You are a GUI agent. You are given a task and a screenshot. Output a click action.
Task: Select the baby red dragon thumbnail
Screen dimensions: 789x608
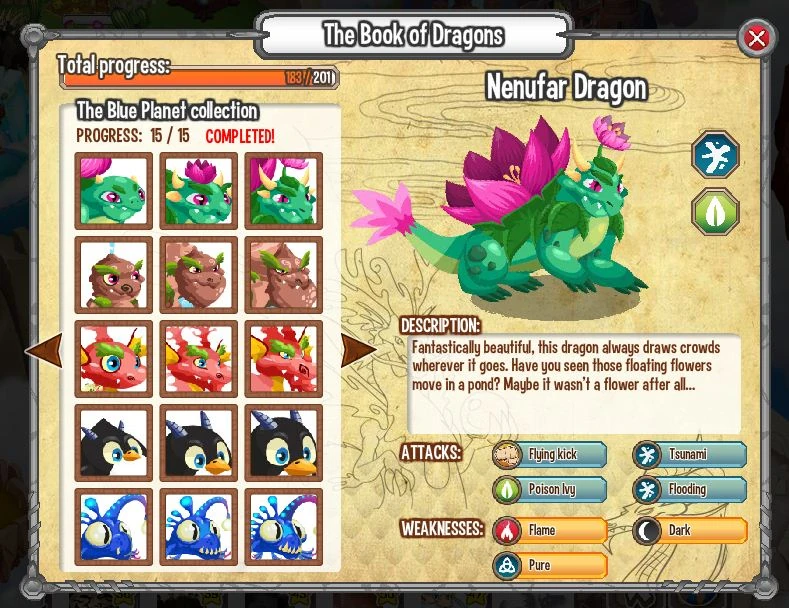114,359
